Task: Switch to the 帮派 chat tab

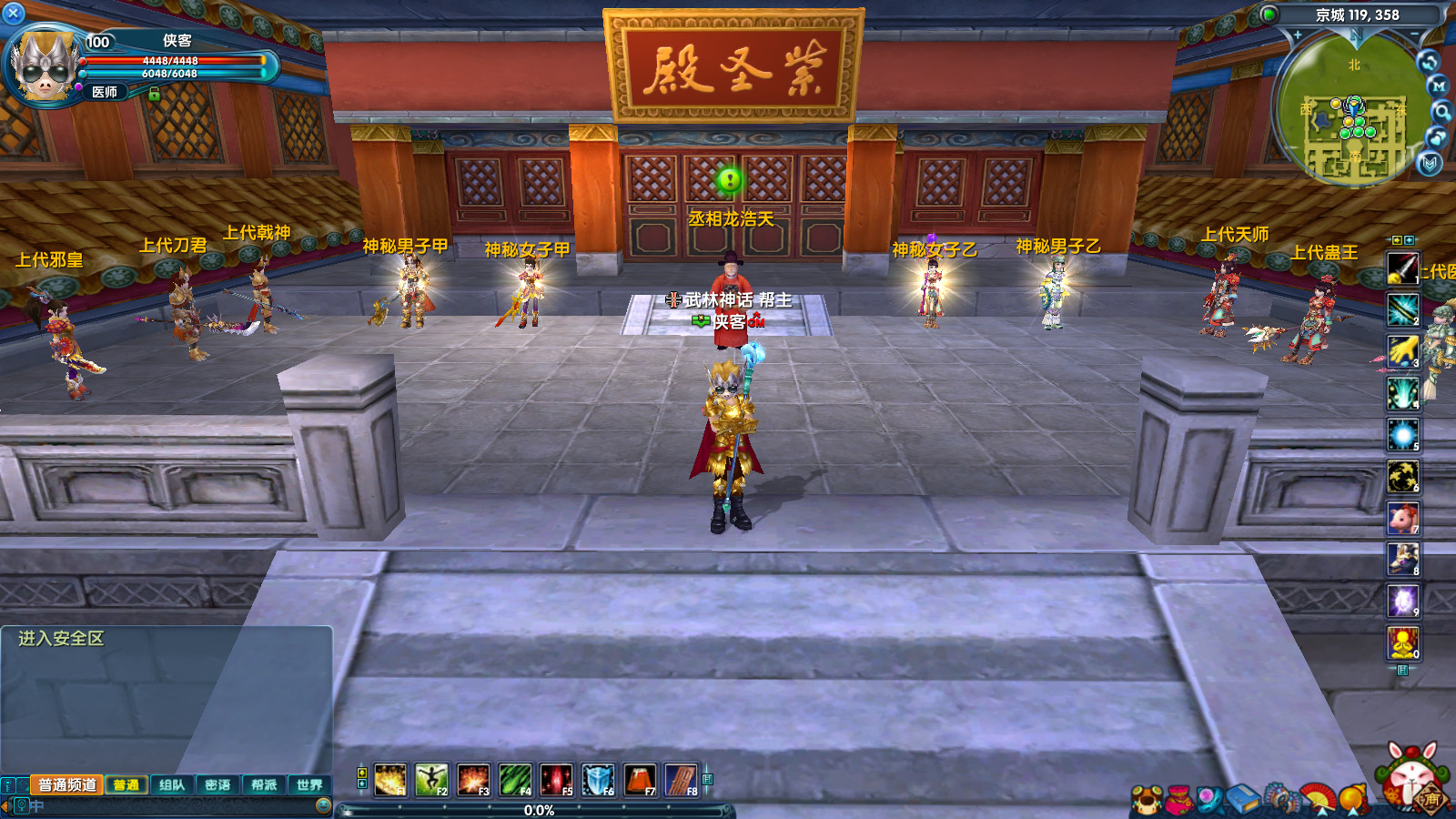Action: coord(266,785)
